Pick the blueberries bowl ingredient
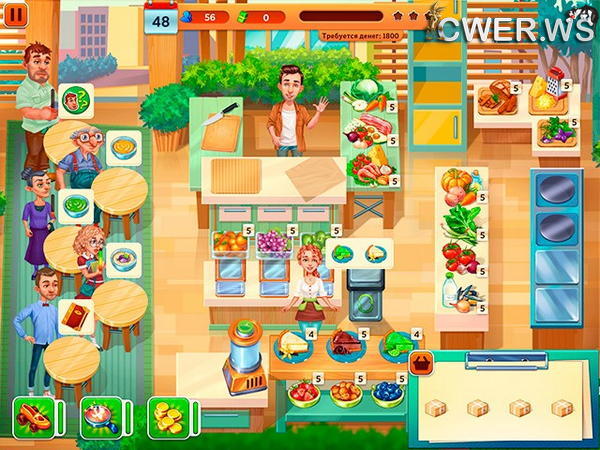The image size is (600, 450). click(387, 391)
